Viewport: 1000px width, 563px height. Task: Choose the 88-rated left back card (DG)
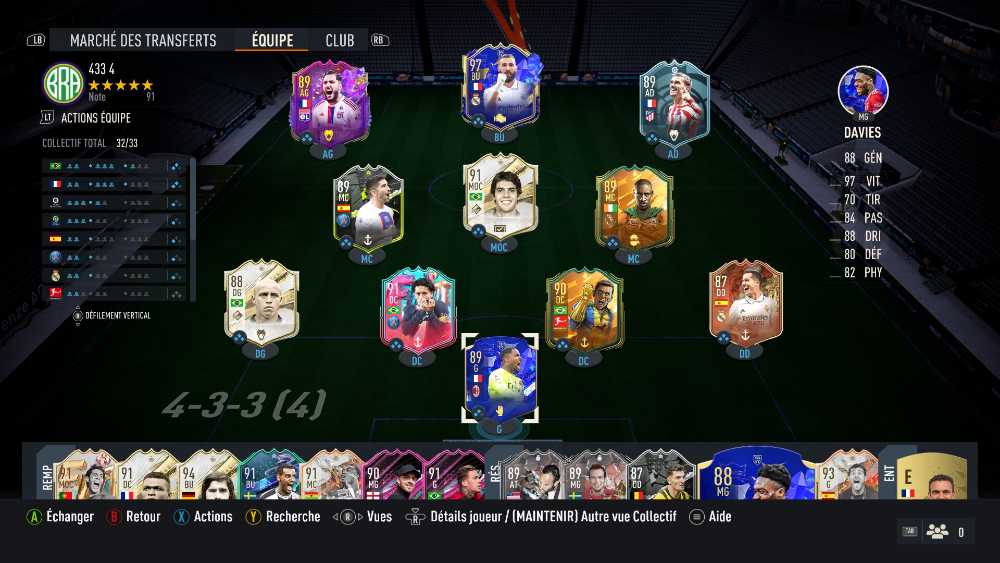[259, 303]
